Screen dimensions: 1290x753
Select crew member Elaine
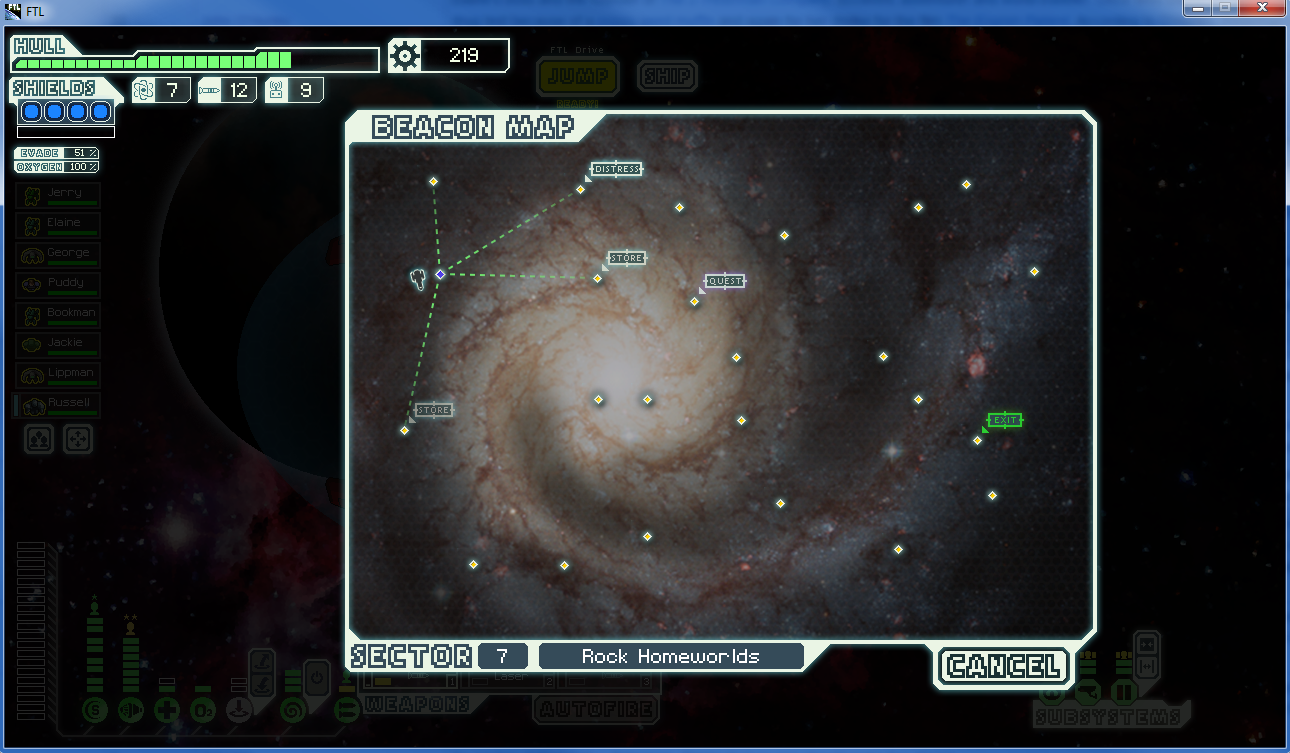click(59, 225)
